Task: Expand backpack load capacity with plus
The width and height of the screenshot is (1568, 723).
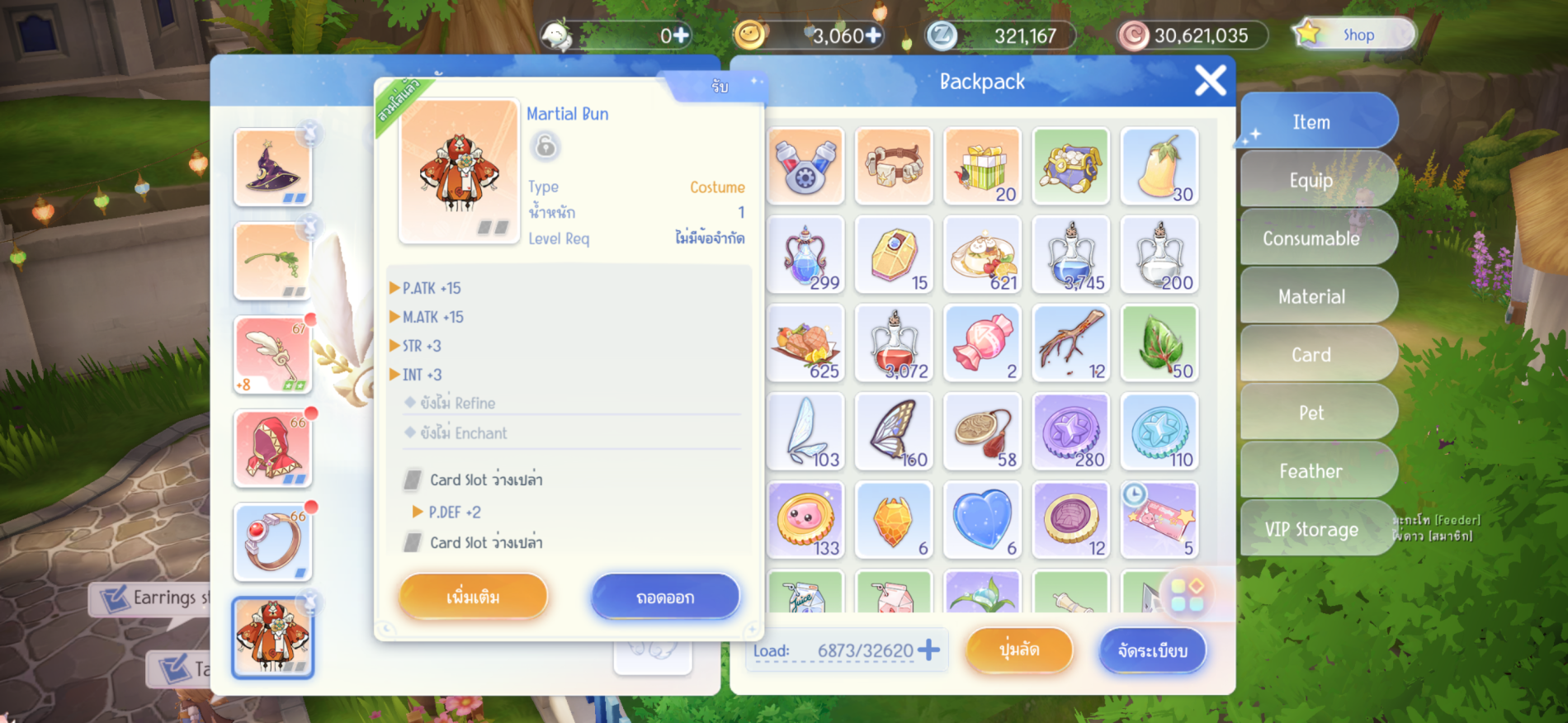Action: click(928, 650)
